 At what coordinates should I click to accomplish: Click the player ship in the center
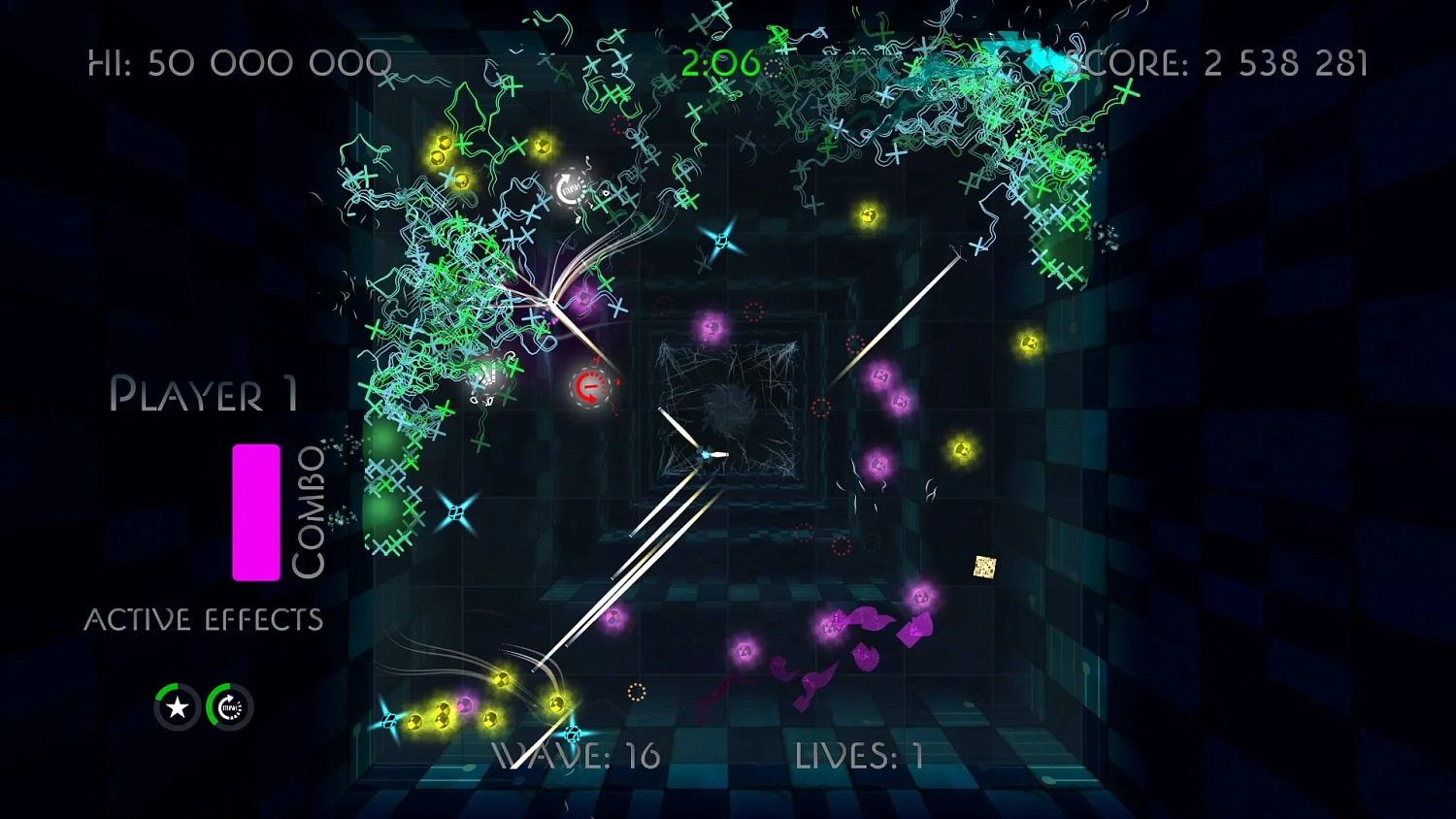(x=707, y=452)
